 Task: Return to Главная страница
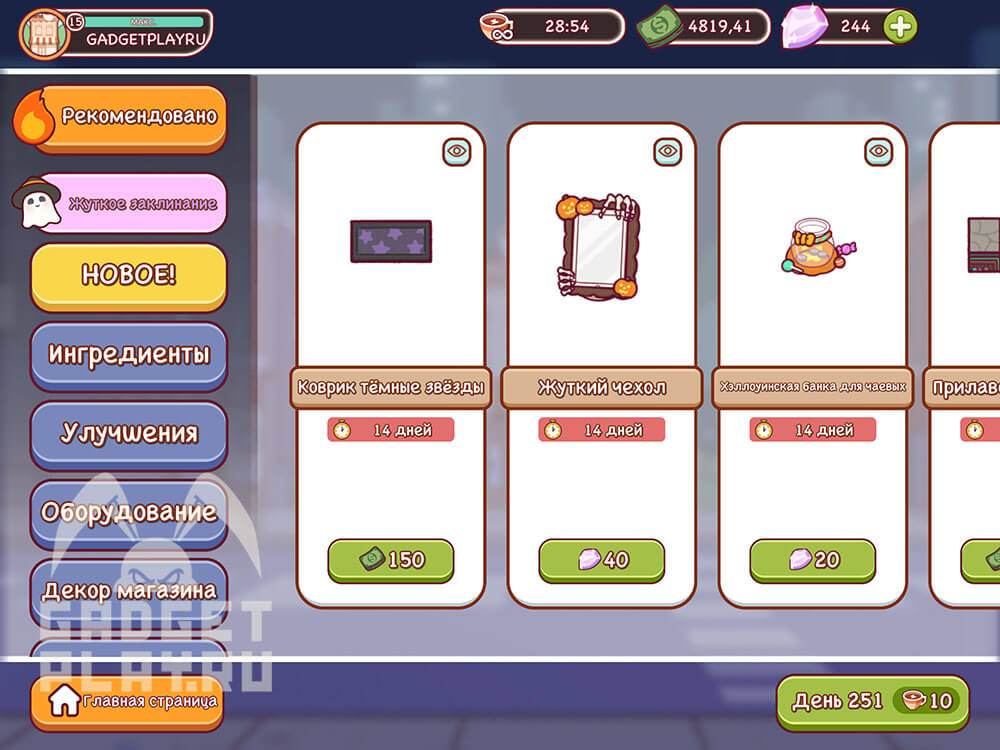click(x=127, y=702)
